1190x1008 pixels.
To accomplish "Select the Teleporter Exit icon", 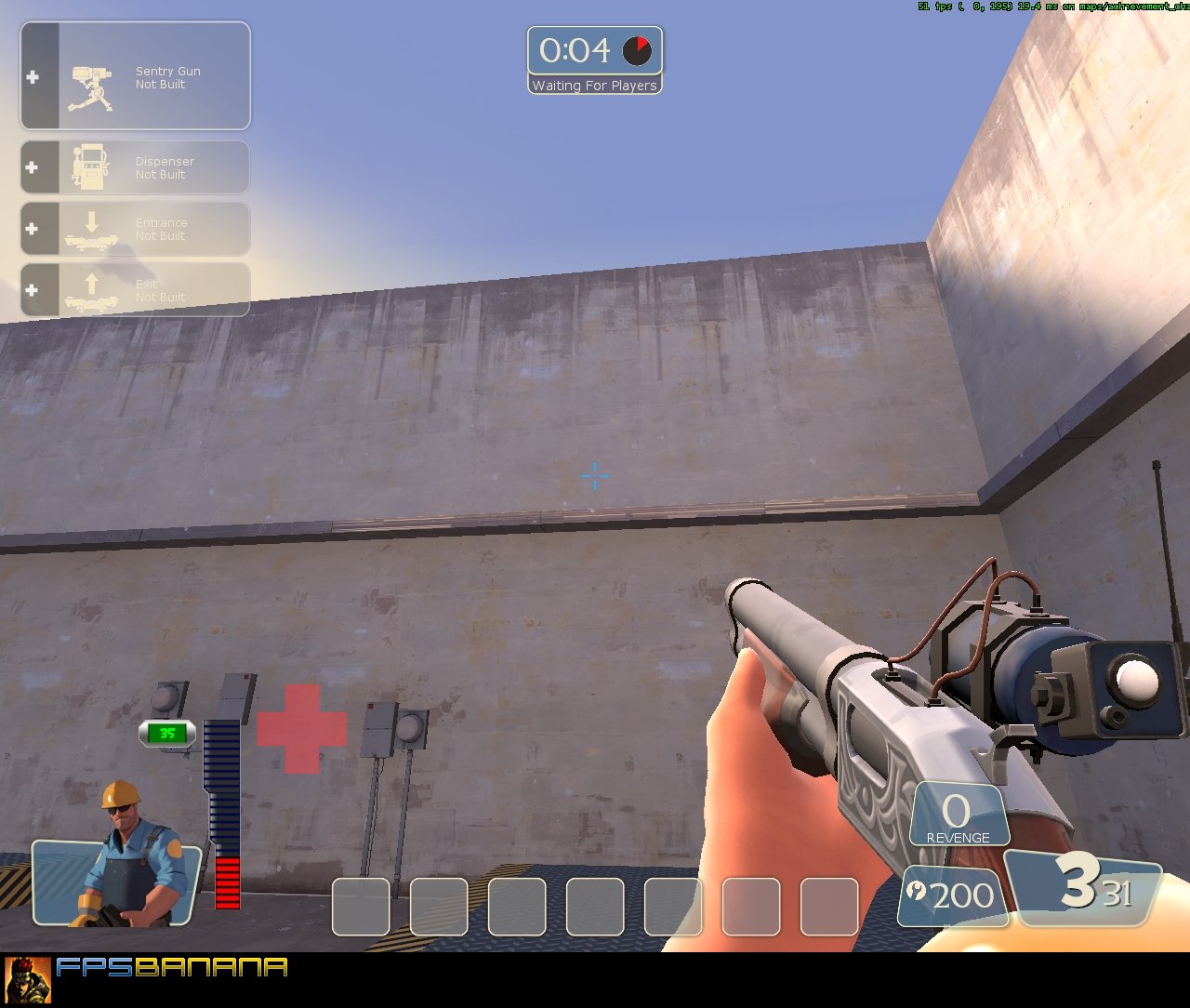I will [90, 288].
